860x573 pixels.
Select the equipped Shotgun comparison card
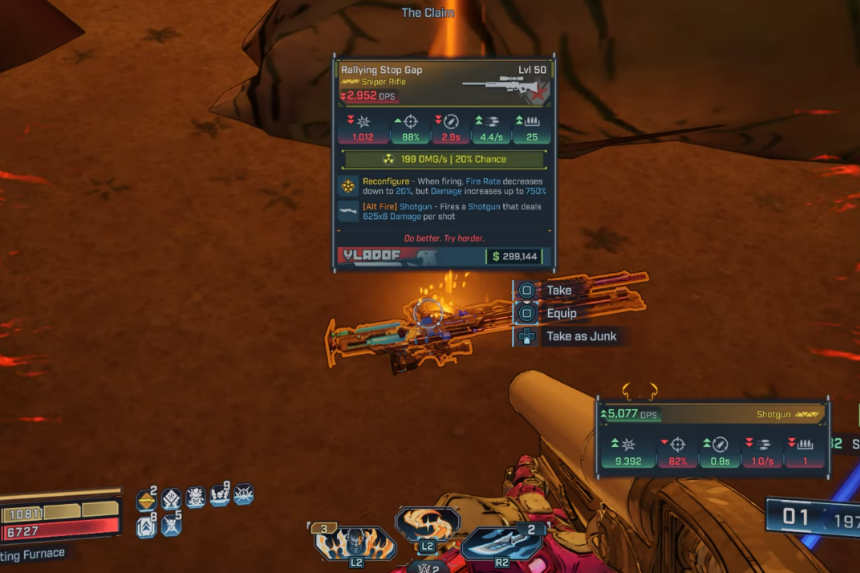point(712,436)
